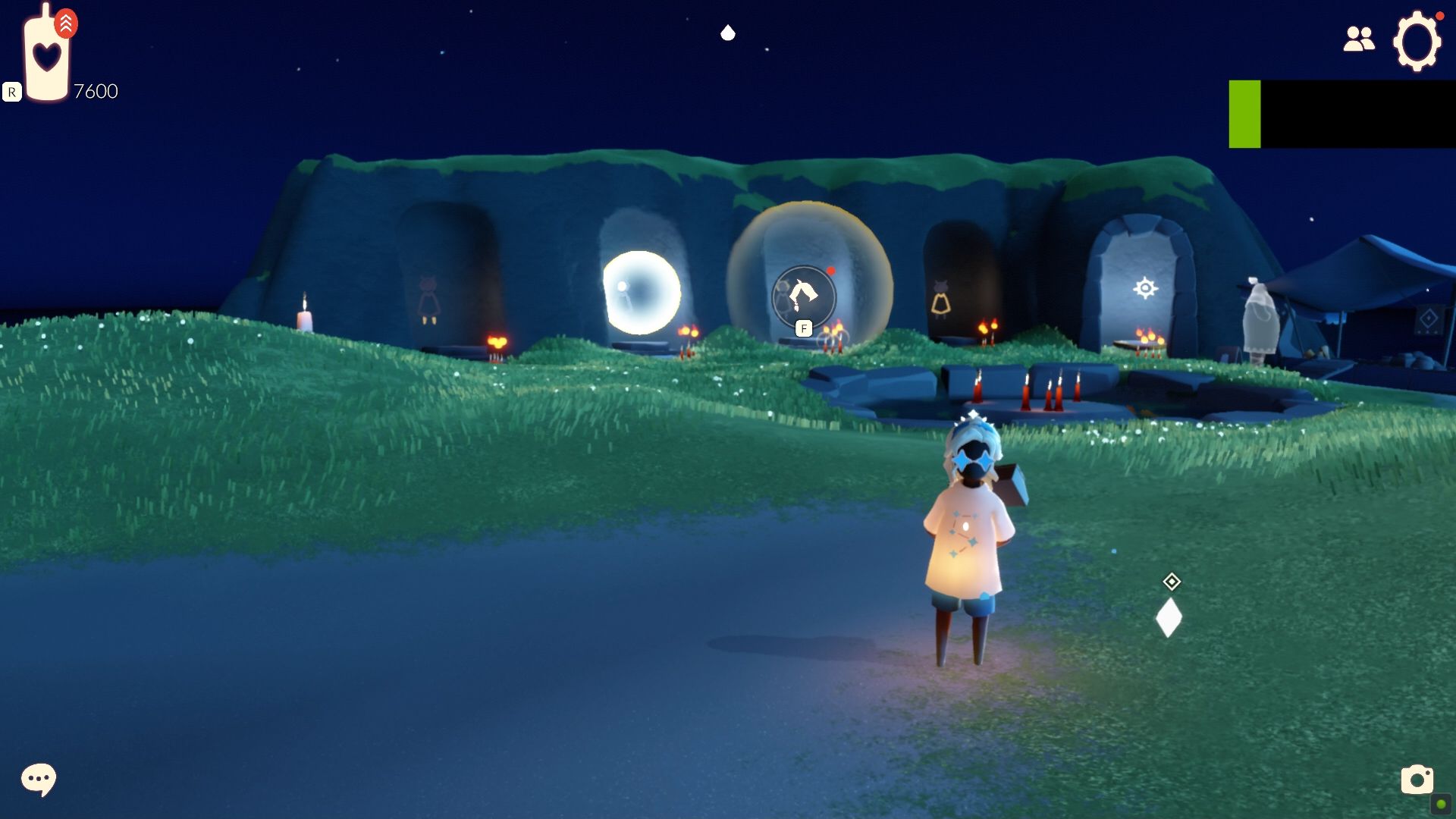Open the friends list icon
This screenshot has height=819, width=1456.
[x=1358, y=39]
